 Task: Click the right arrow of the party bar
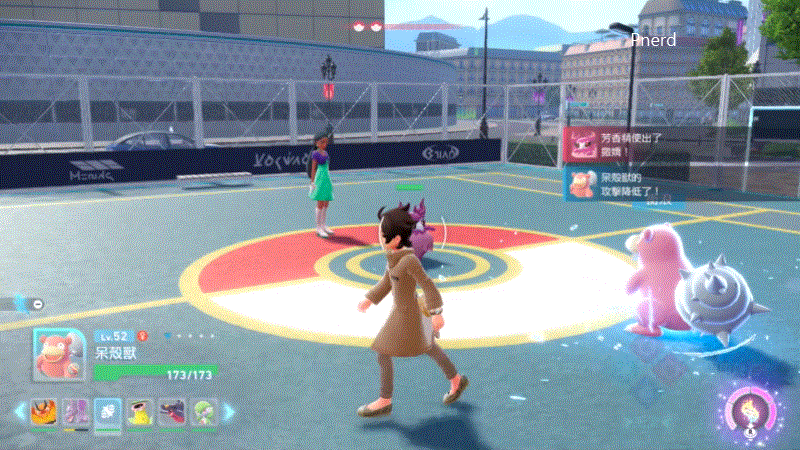229,411
